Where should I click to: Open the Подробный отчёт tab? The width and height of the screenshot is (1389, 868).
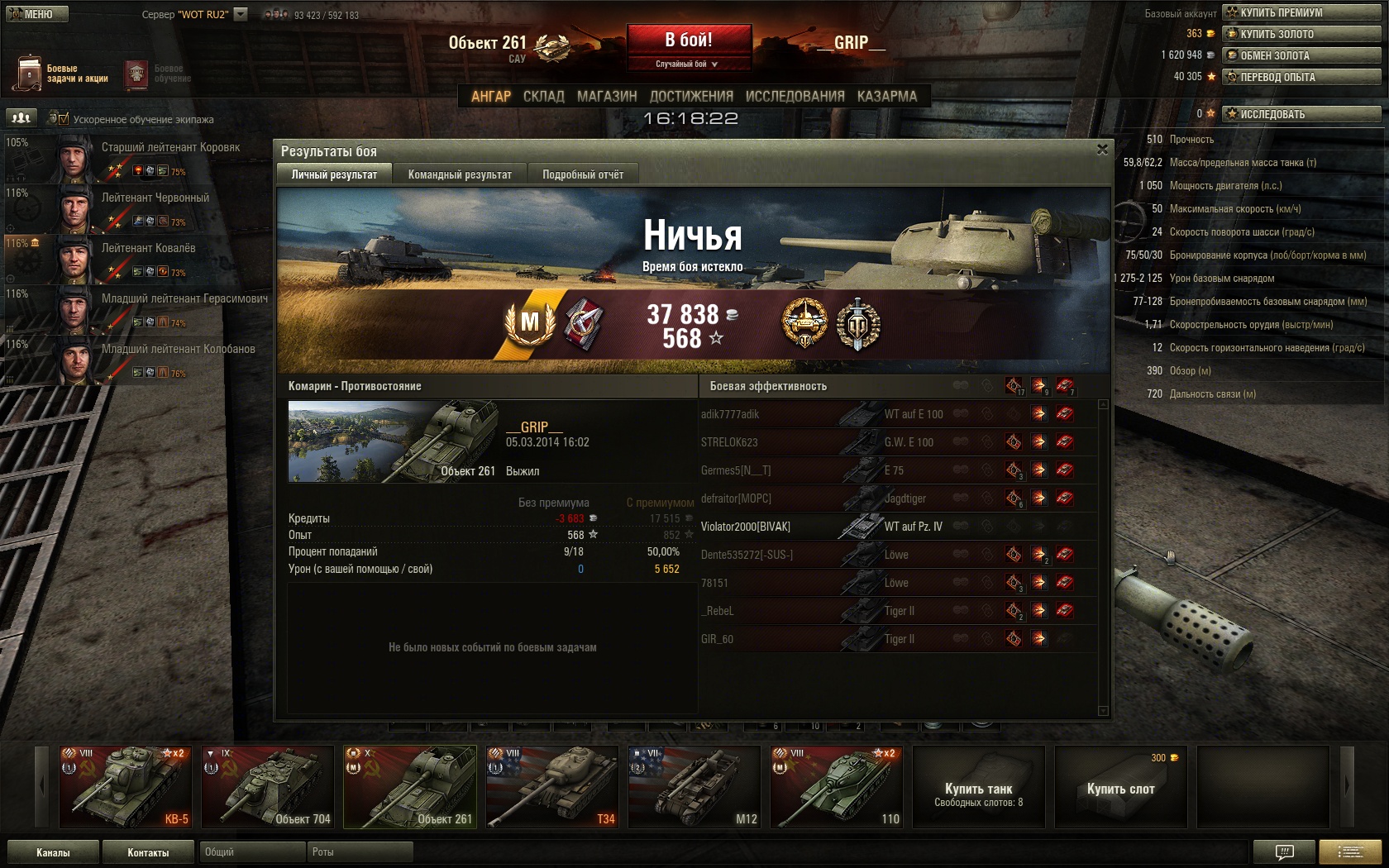pos(583,174)
